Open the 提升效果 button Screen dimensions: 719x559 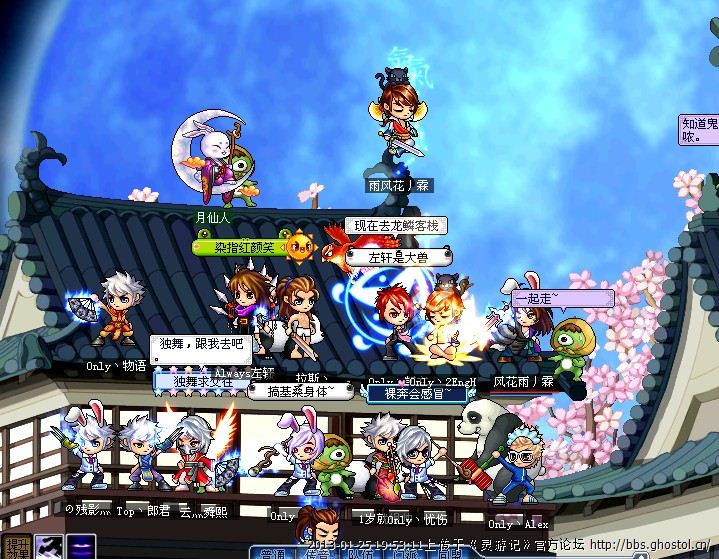pyautogui.click(x=17, y=543)
